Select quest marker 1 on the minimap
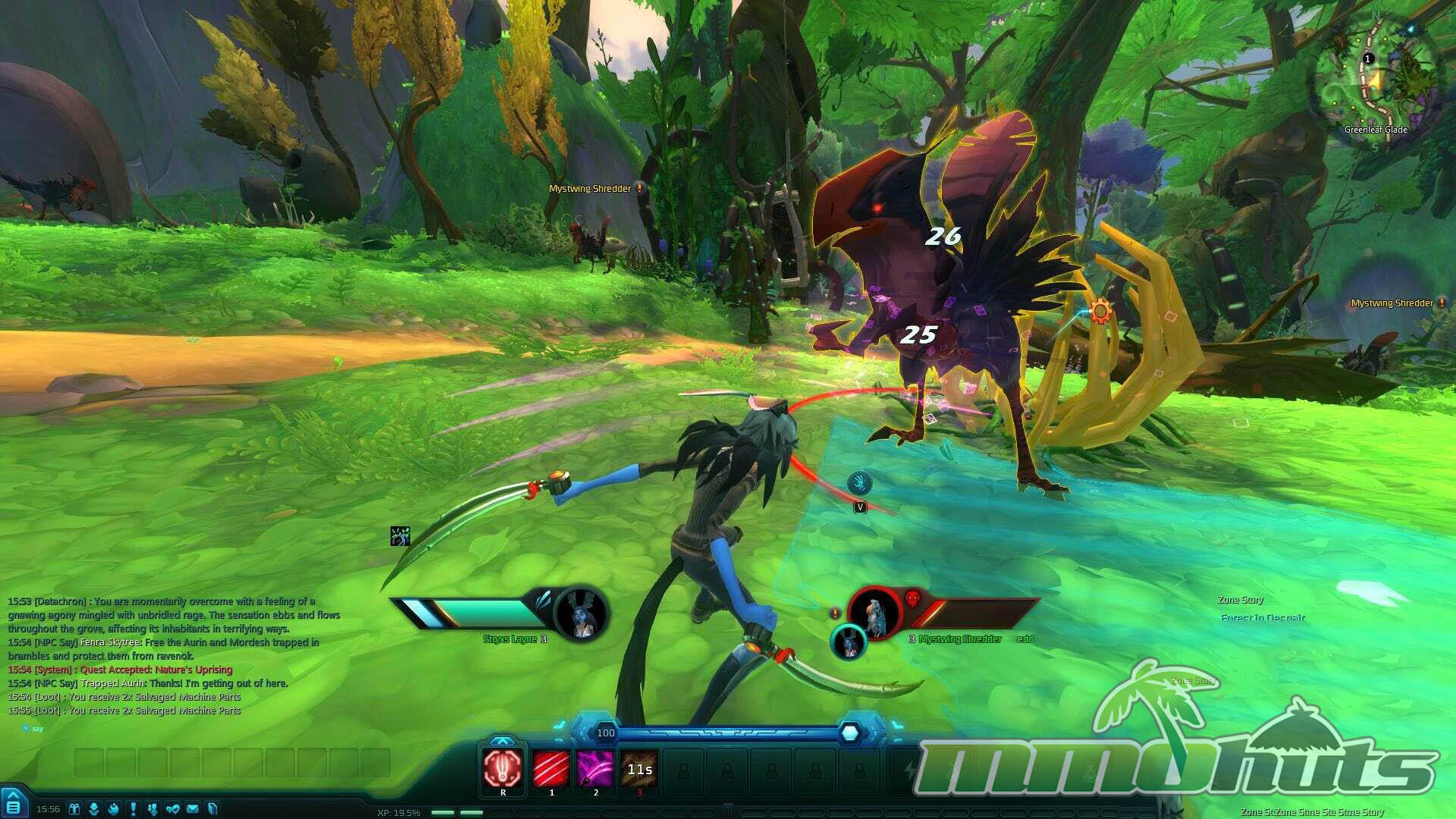The image size is (1456, 819). click(1368, 58)
